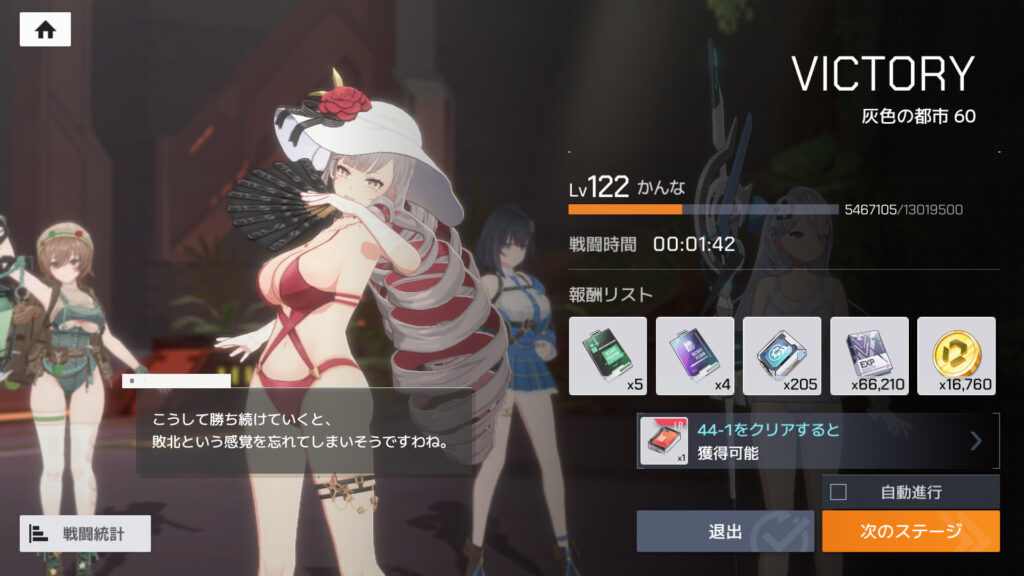Go to the home screen
Viewport: 1024px width, 576px height.
coord(45,30)
